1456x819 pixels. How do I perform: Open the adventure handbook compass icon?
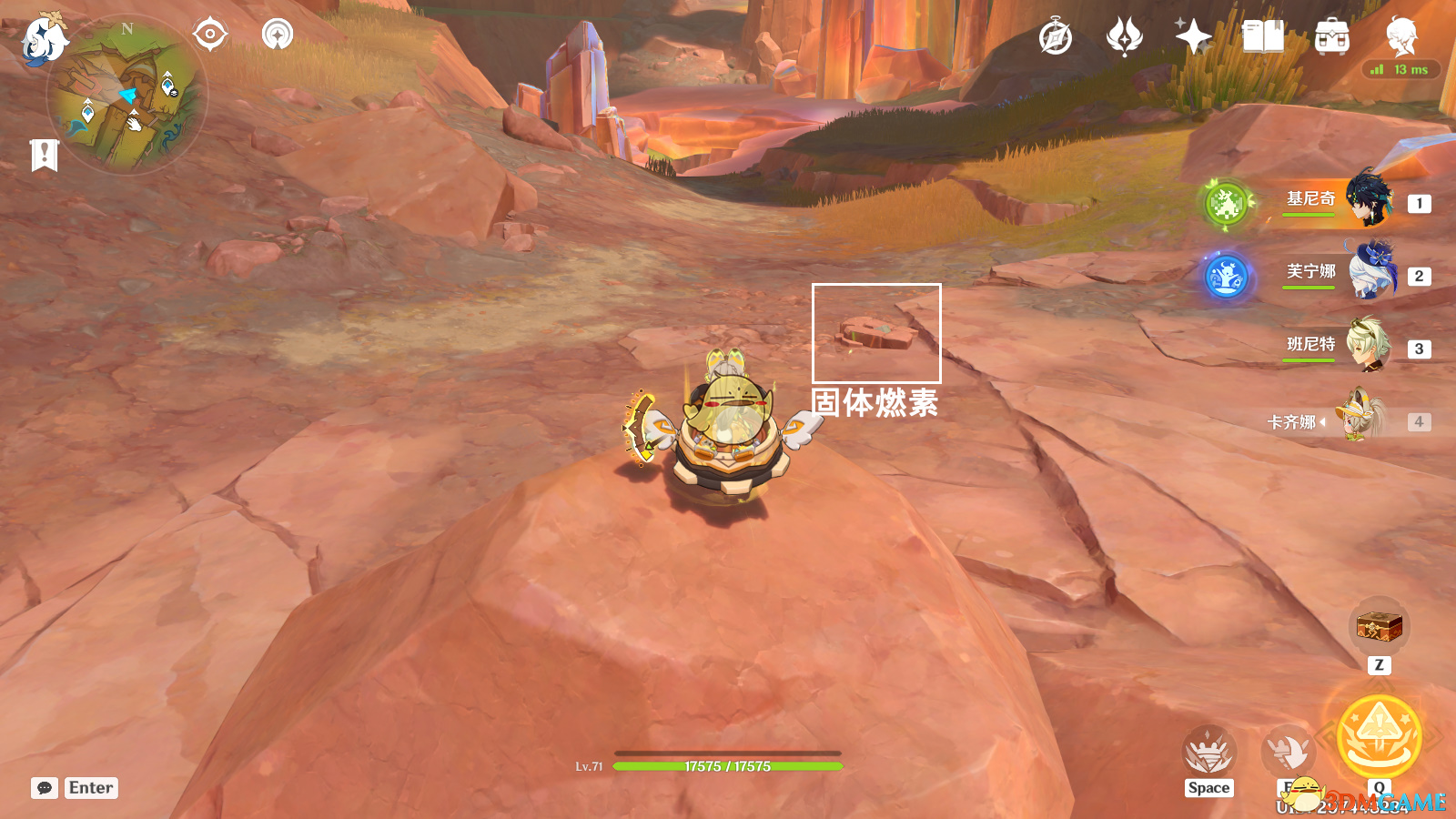click(1056, 38)
